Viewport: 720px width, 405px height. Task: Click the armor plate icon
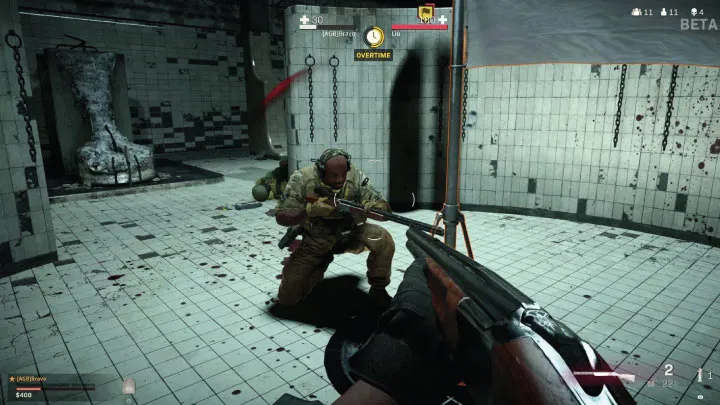(x=129, y=386)
